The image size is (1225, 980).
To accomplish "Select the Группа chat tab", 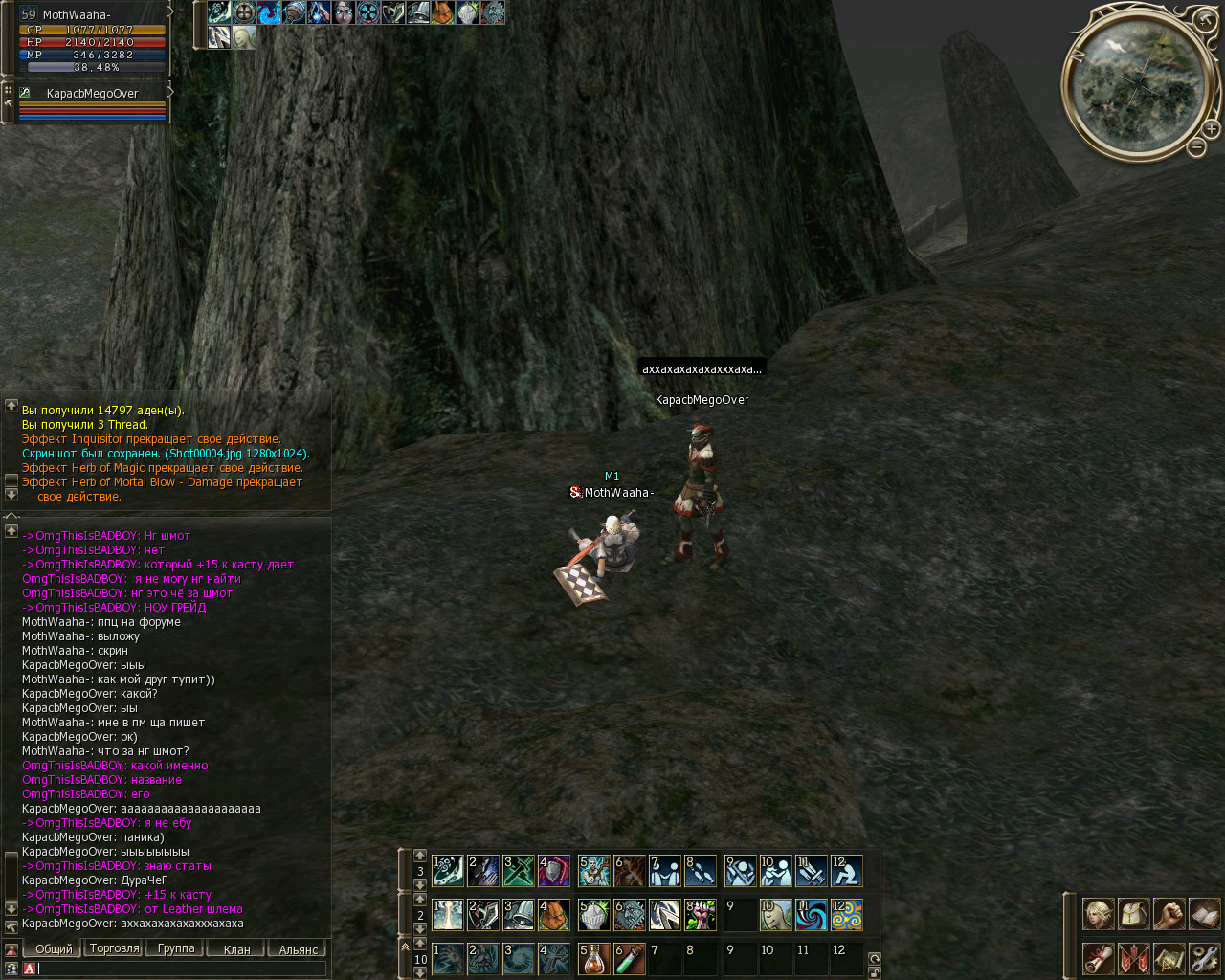I will (175, 948).
